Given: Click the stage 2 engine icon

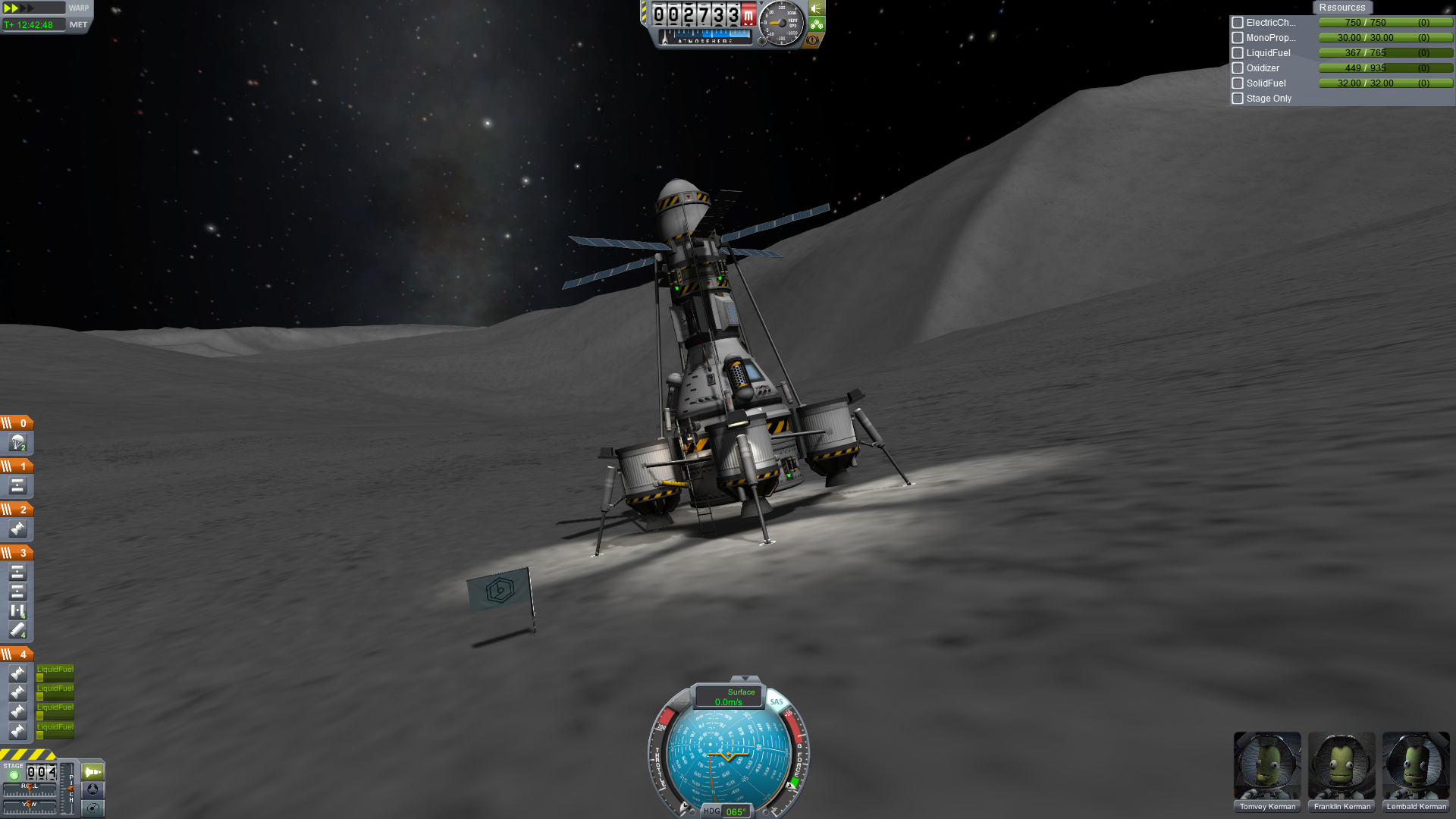Looking at the screenshot, I should (x=17, y=529).
